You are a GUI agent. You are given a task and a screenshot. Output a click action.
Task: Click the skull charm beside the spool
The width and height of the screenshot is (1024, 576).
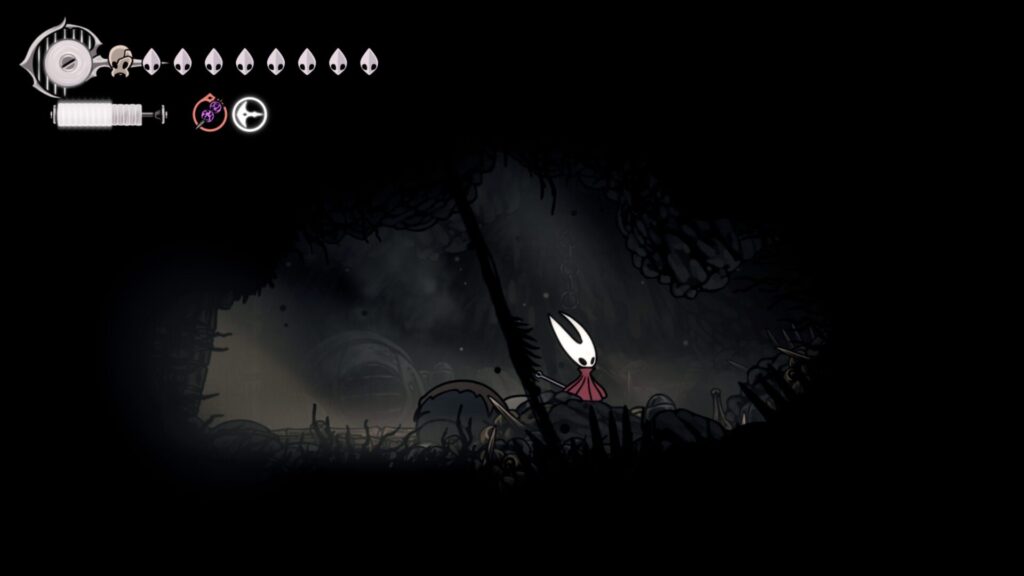[x=121, y=61]
